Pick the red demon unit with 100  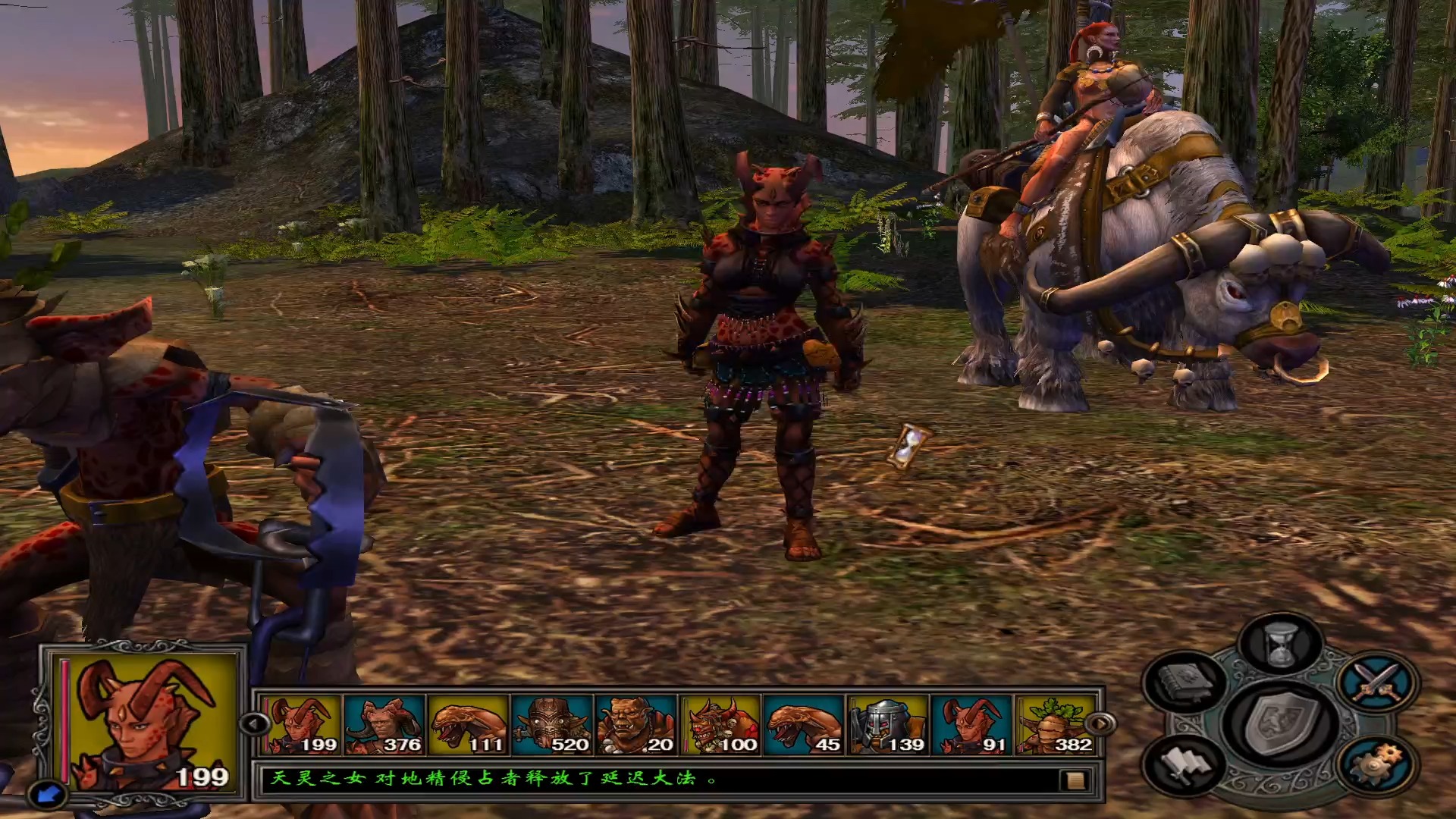coord(720,725)
